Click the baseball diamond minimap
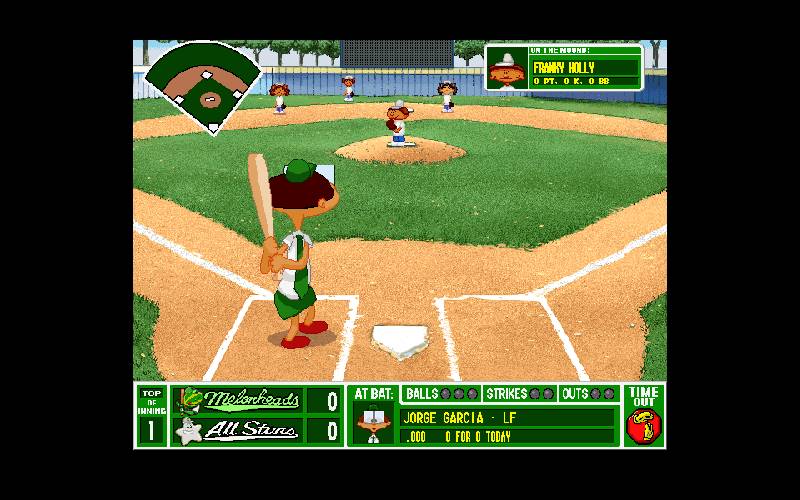Viewport: 800px width, 500px height. pos(205,87)
